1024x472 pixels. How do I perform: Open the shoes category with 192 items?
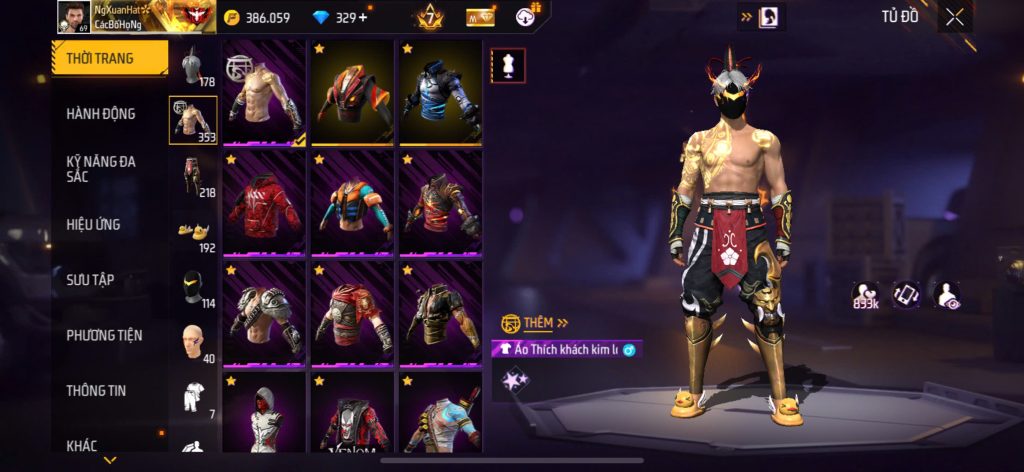pos(193,233)
